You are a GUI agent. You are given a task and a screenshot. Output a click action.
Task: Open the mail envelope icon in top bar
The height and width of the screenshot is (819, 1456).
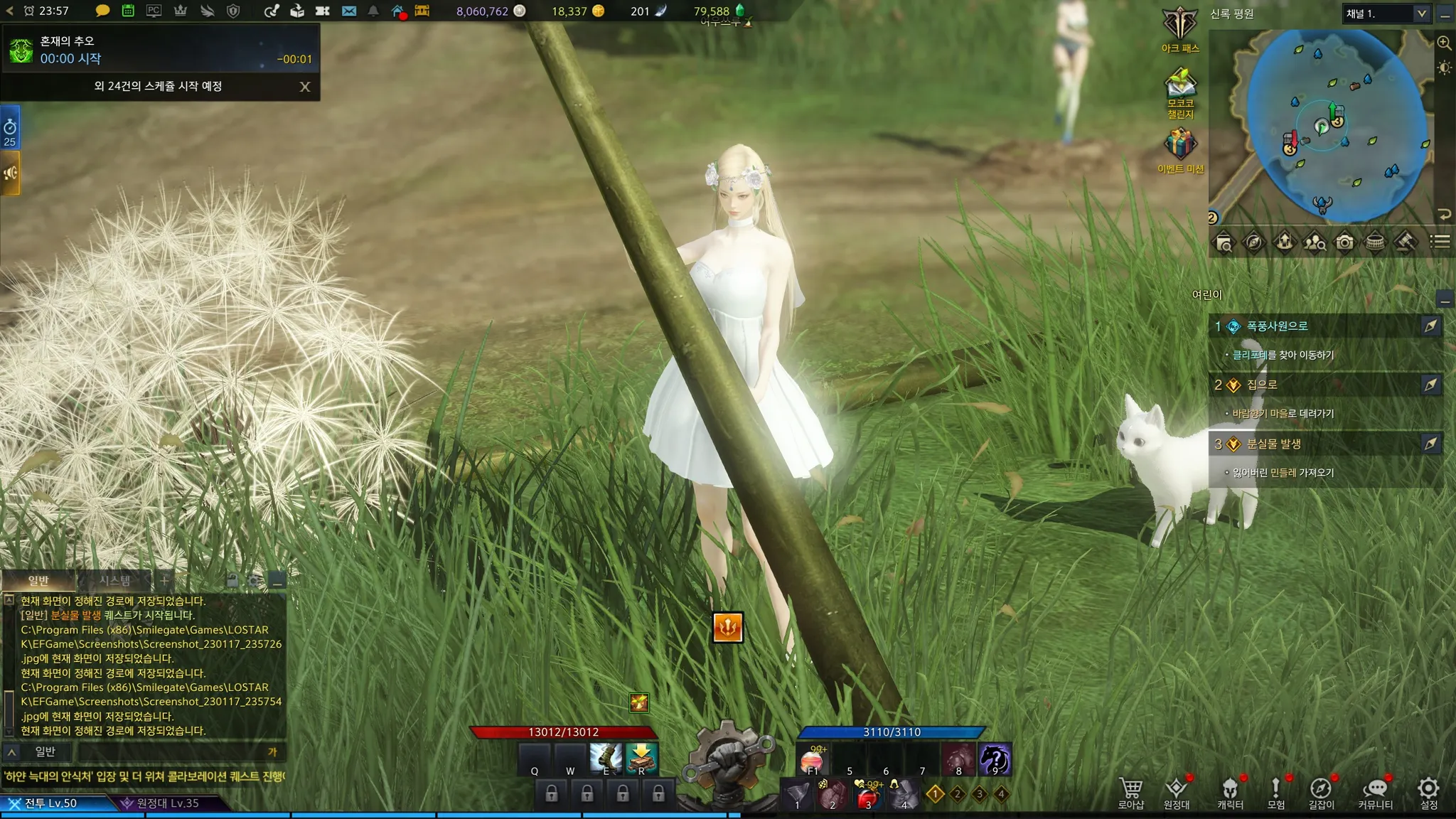(349, 11)
